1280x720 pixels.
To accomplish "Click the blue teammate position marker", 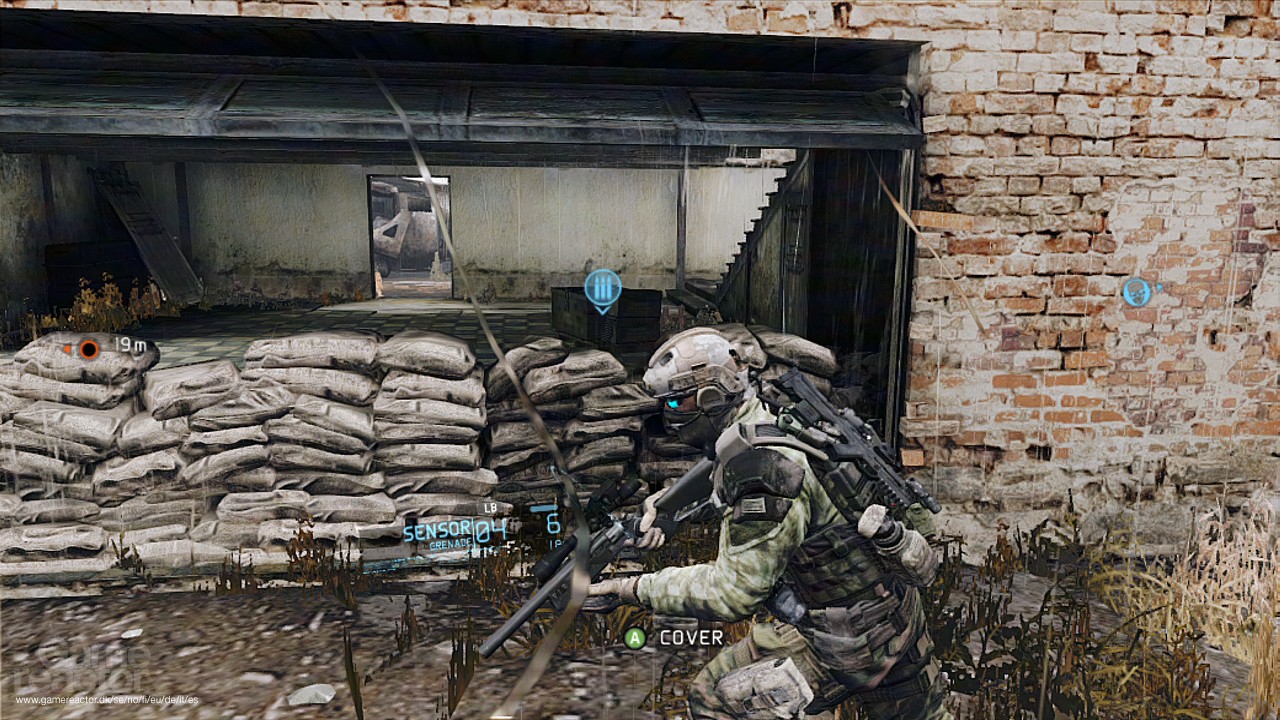I will click(1136, 292).
